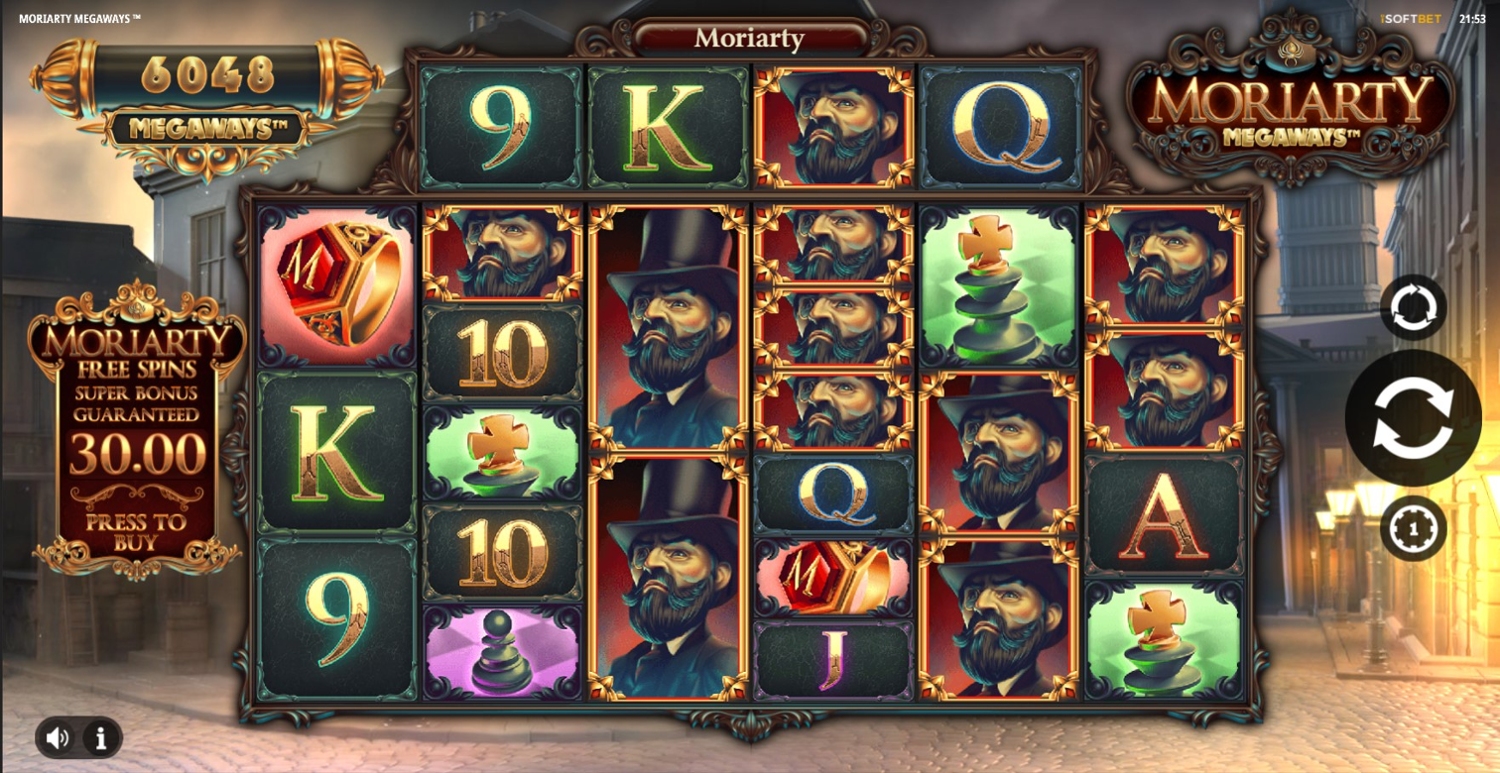
Task: Open the bet amount coin button
Action: coord(1413,528)
